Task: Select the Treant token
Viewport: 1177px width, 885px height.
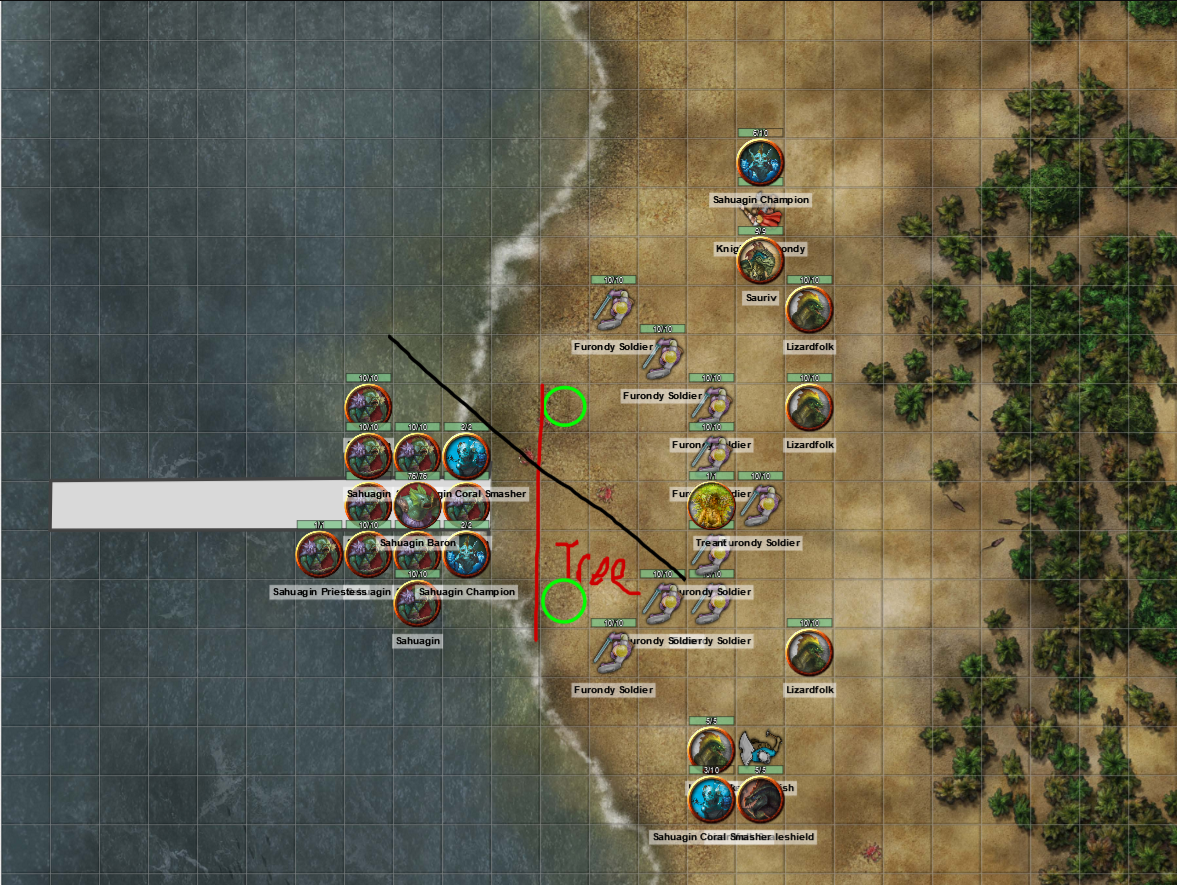Action: tap(712, 506)
